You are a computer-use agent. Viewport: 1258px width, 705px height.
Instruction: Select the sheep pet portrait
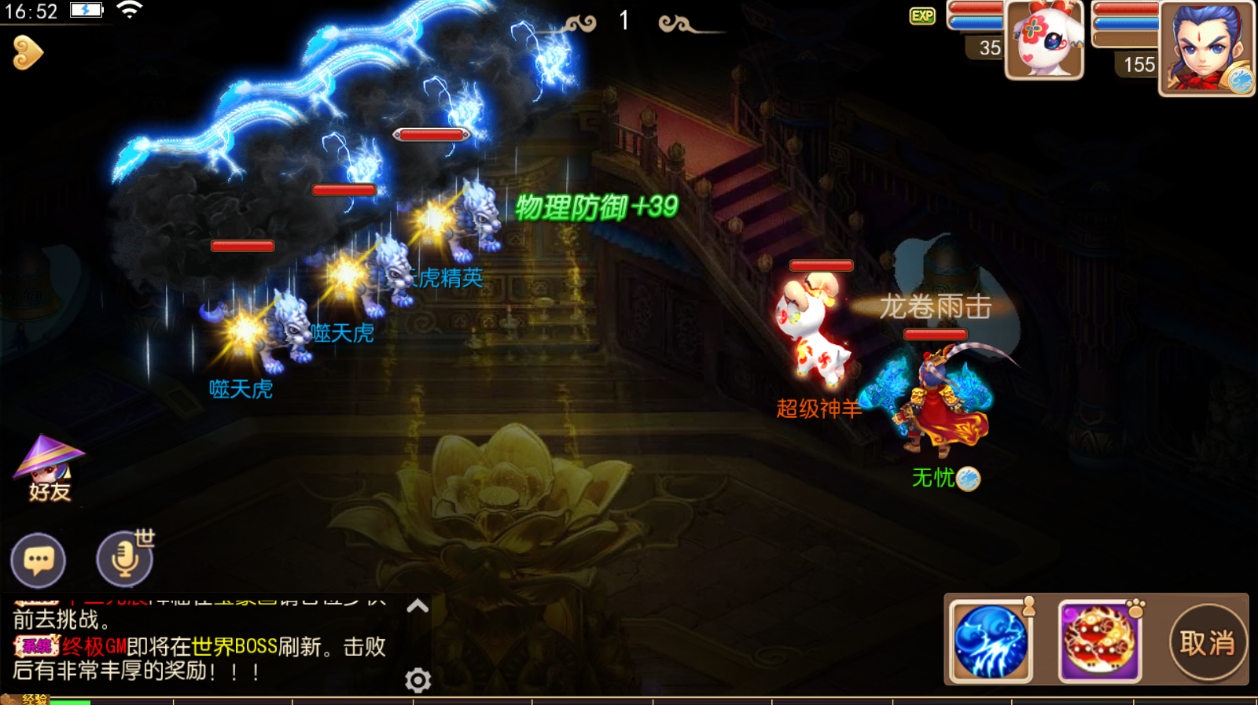(x=1043, y=41)
